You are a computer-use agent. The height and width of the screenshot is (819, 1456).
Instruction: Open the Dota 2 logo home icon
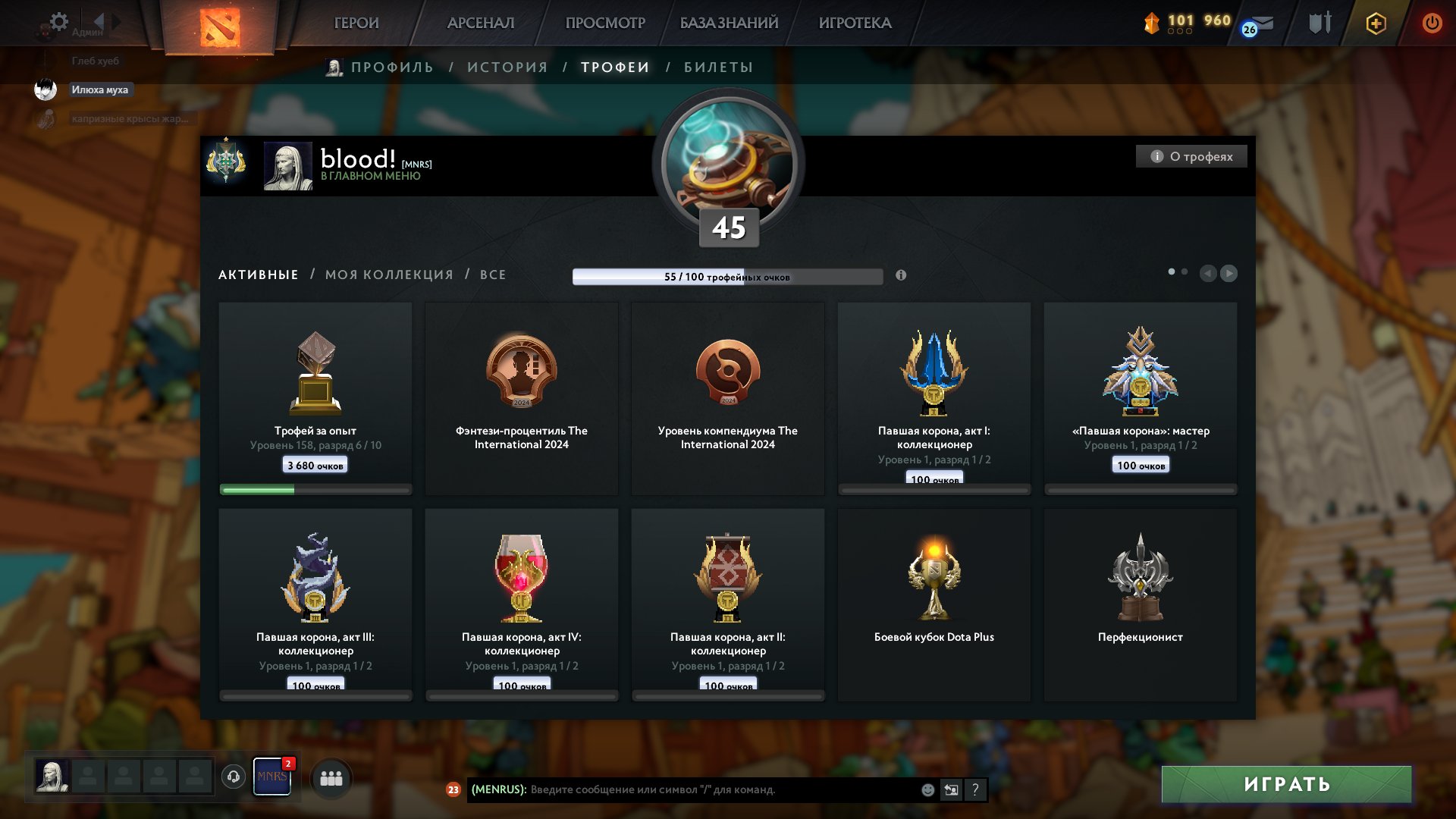click(x=220, y=24)
